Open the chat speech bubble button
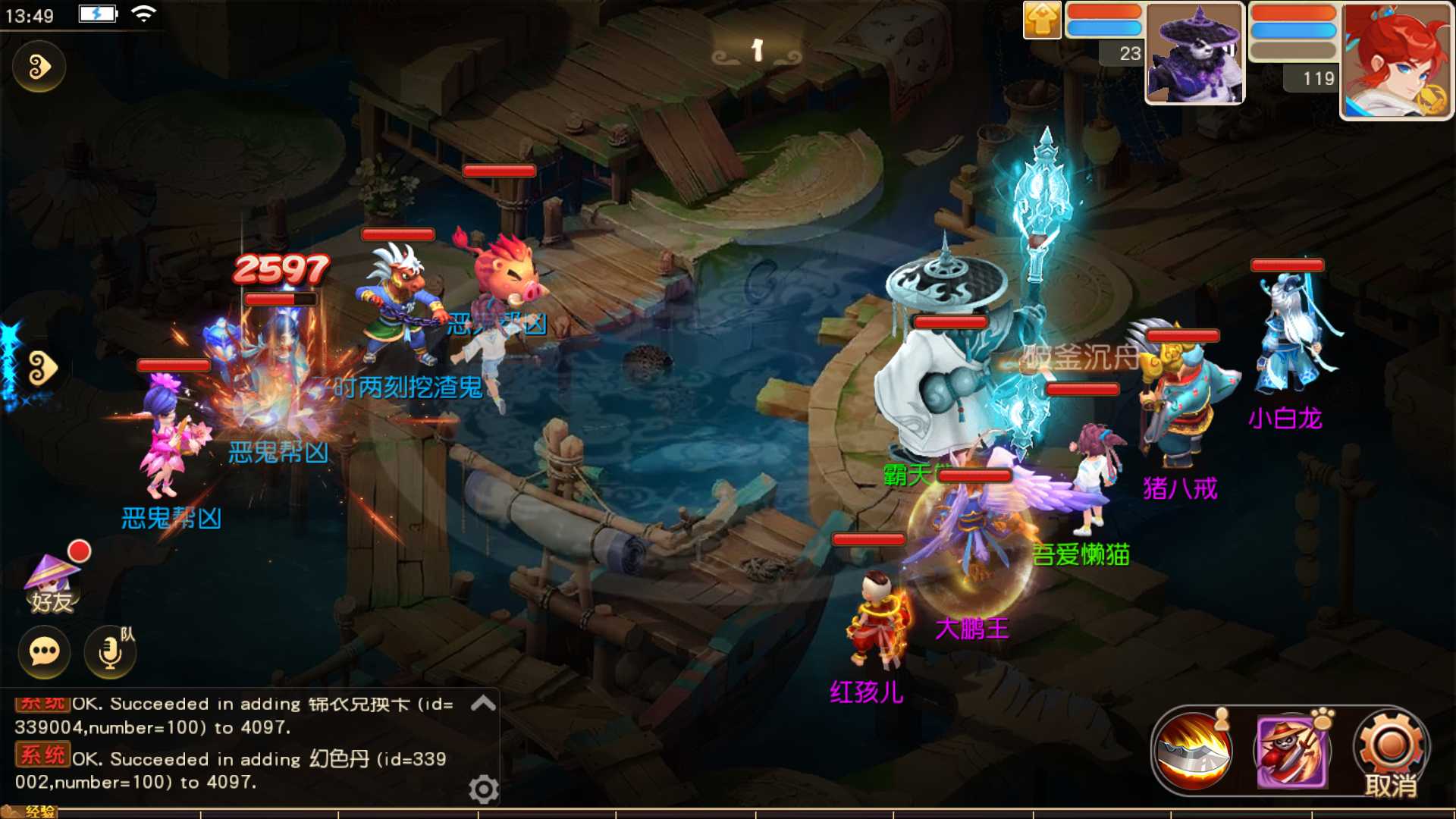The image size is (1456, 819). point(45,651)
